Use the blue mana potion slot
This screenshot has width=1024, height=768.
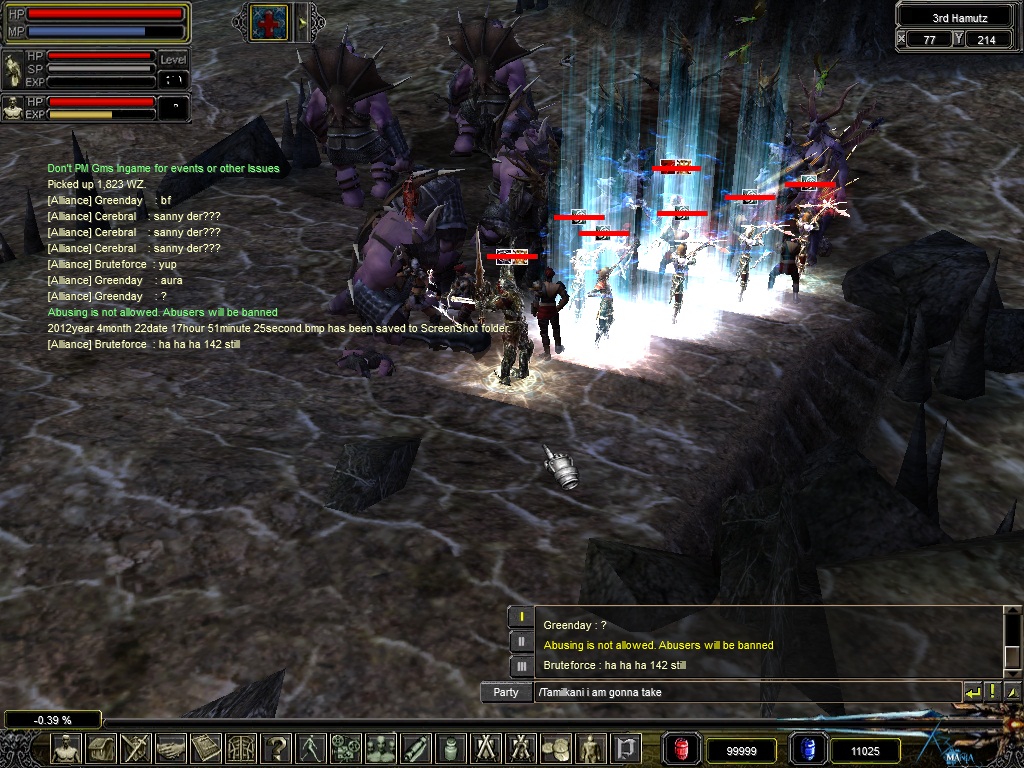(x=807, y=749)
